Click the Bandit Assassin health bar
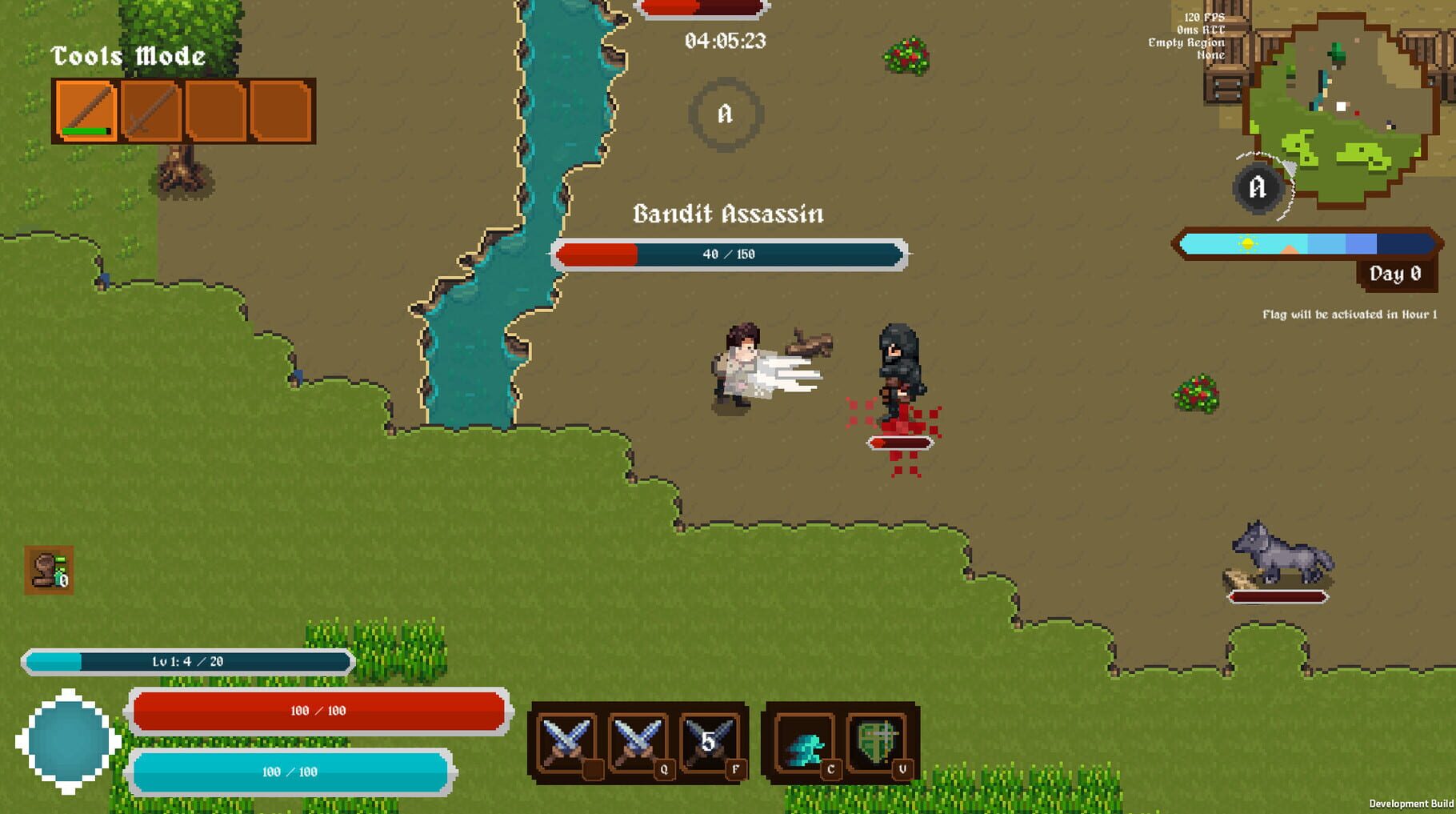The image size is (1456, 814). 730,253
